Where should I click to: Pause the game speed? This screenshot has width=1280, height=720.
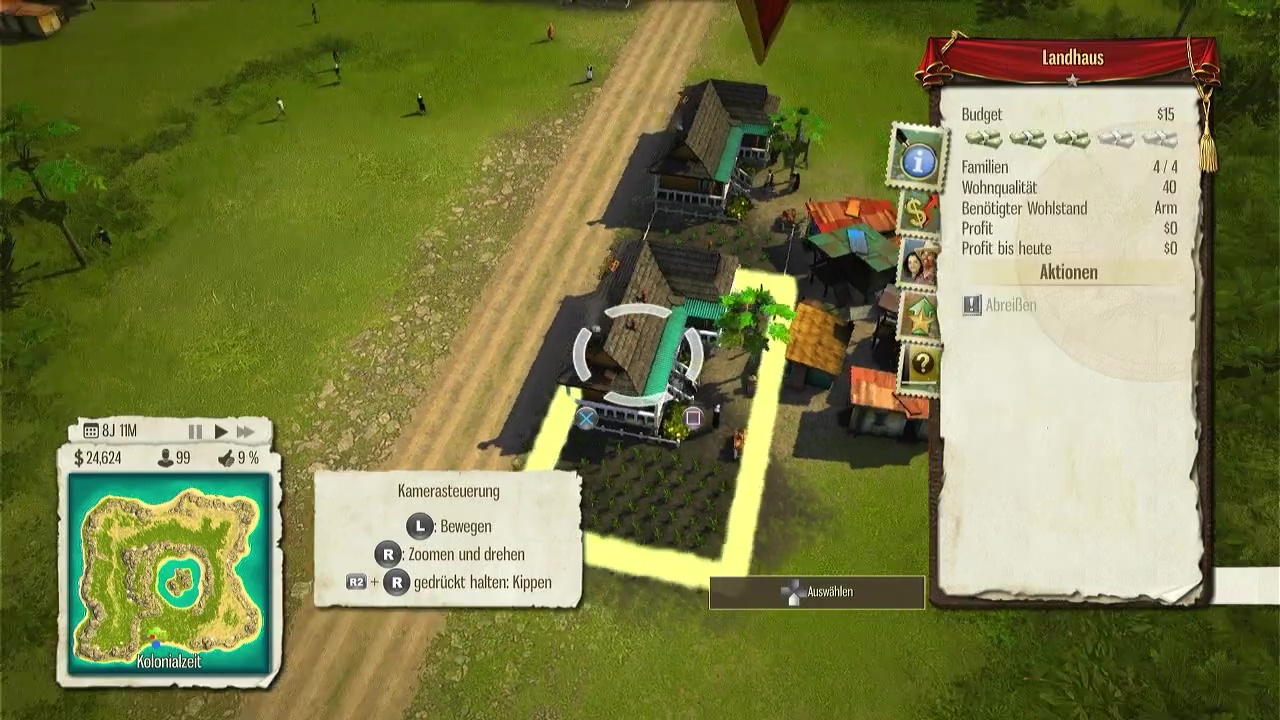tap(195, 432)
